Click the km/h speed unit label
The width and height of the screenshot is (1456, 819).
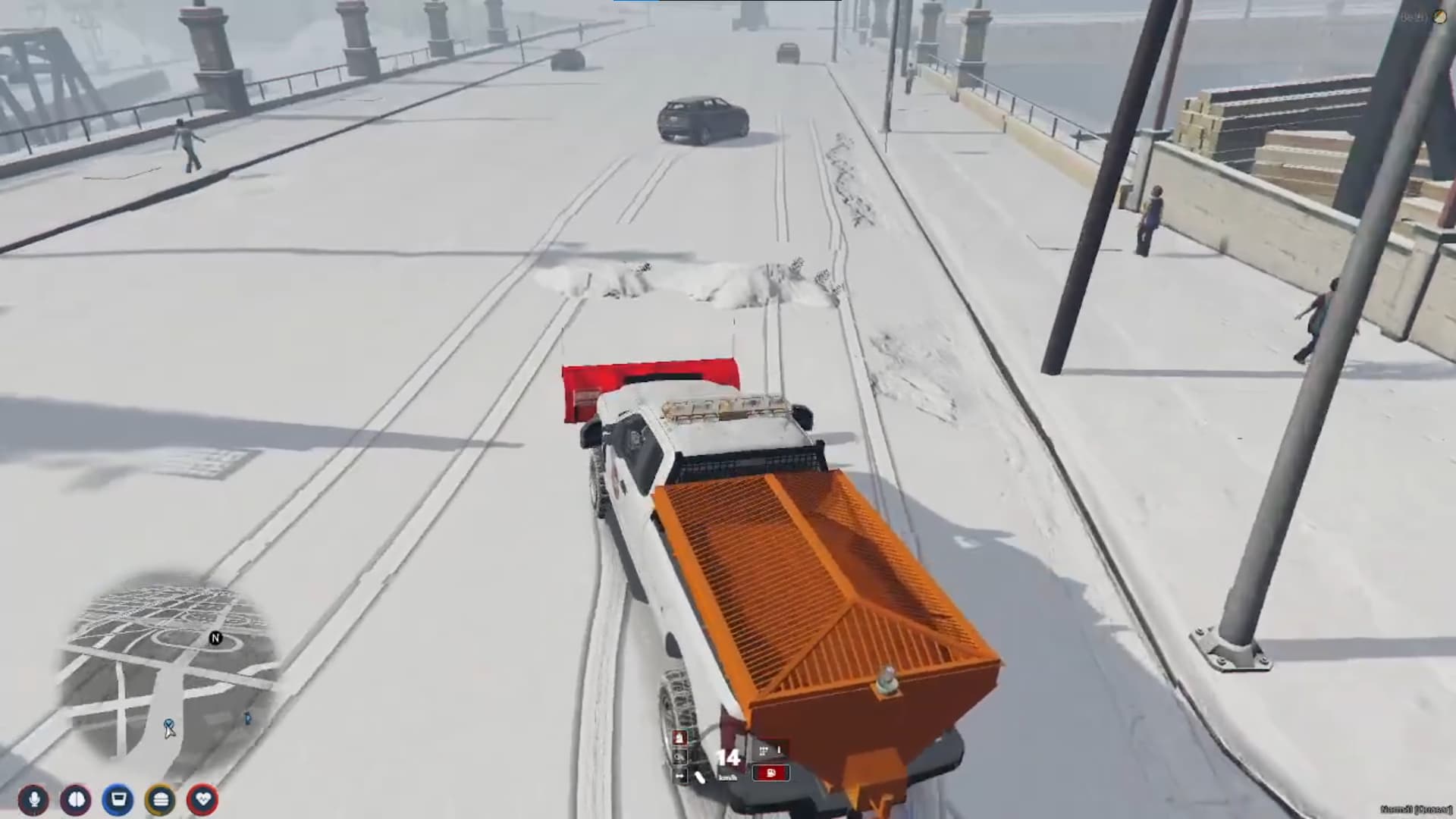[x=727, y=778]
